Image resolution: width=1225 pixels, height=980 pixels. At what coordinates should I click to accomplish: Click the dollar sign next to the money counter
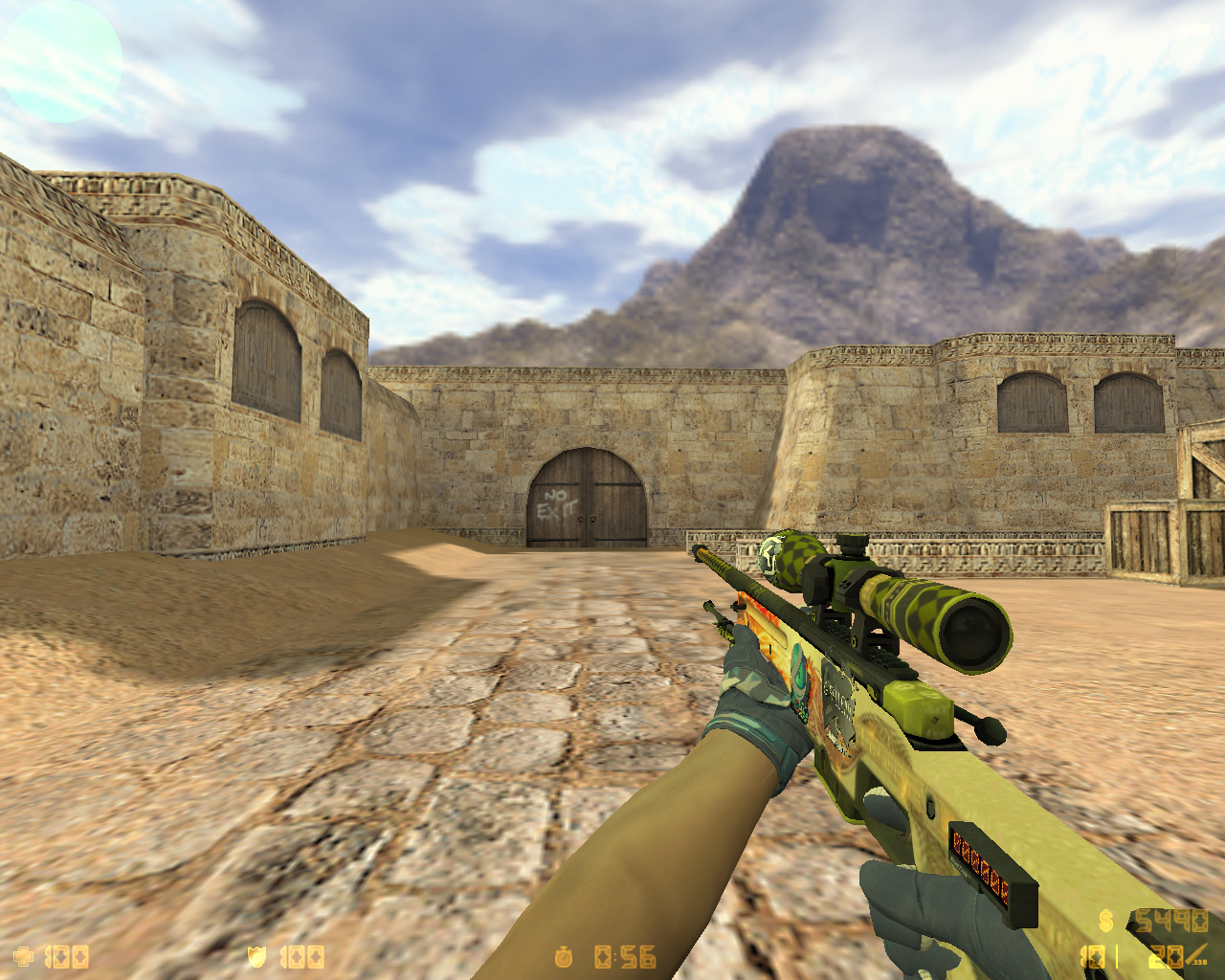click(x=1108, y=922)
